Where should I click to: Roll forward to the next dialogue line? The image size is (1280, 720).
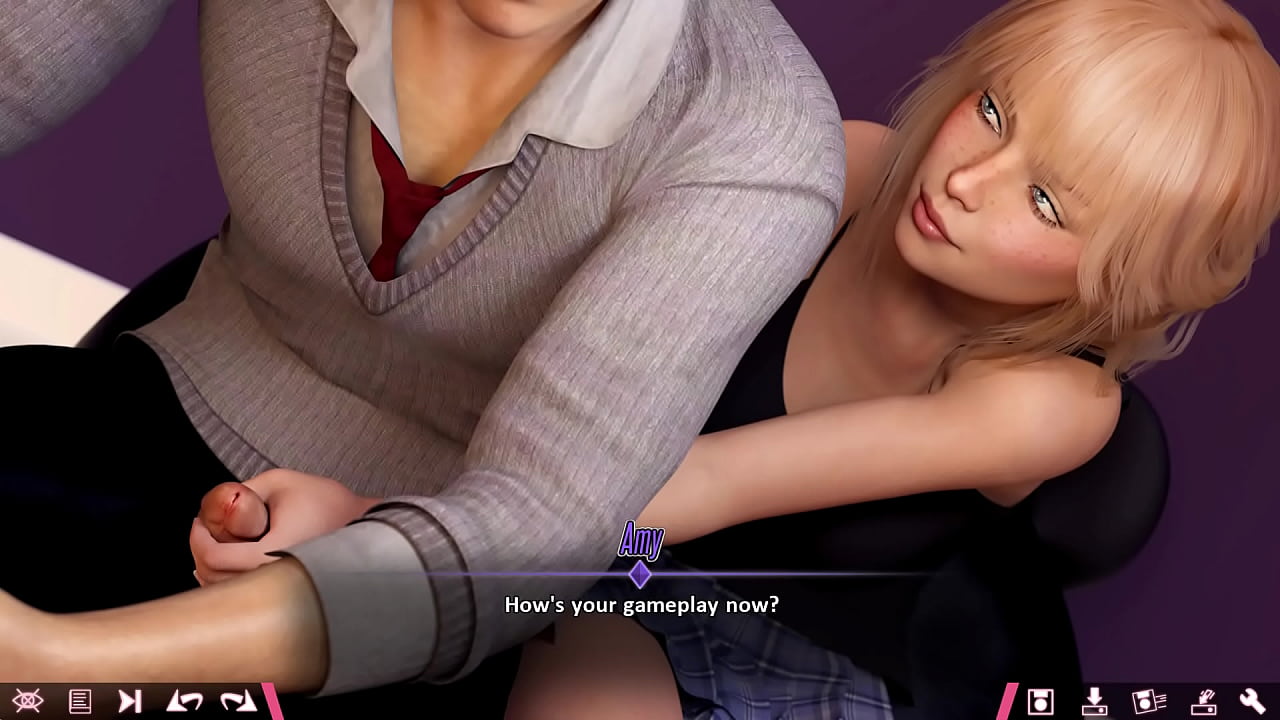click(236, 702)
